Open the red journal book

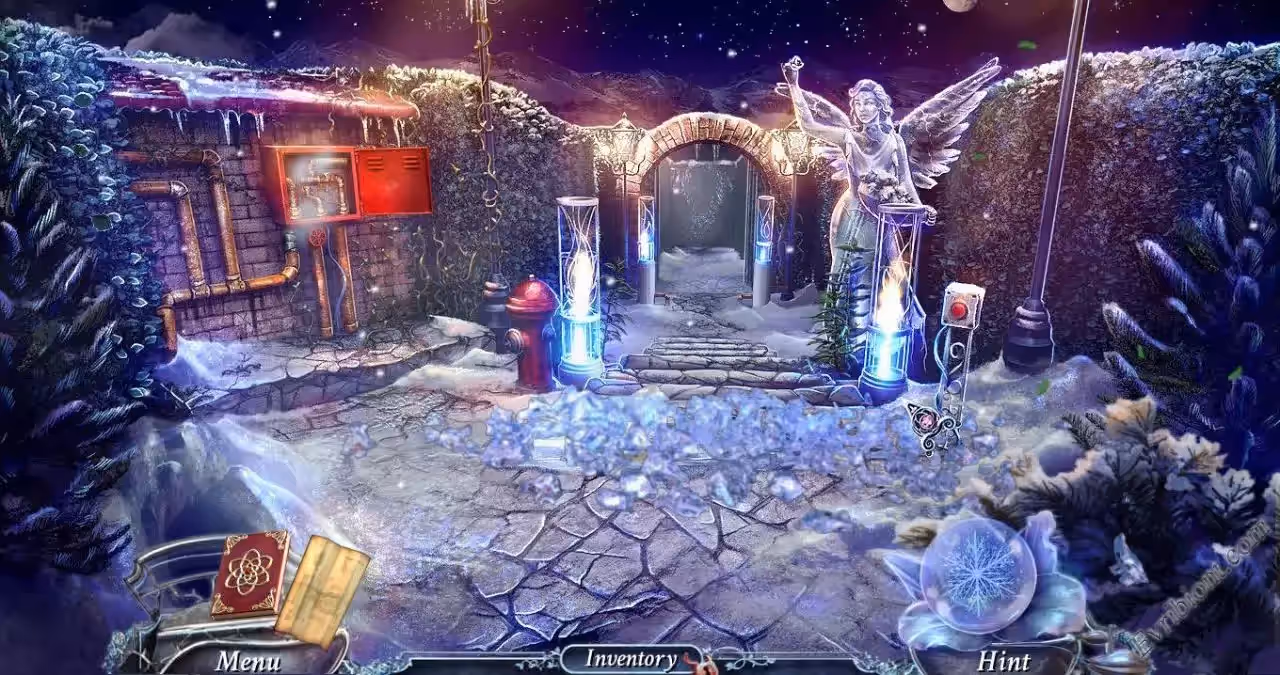click(x=250, y=572)
